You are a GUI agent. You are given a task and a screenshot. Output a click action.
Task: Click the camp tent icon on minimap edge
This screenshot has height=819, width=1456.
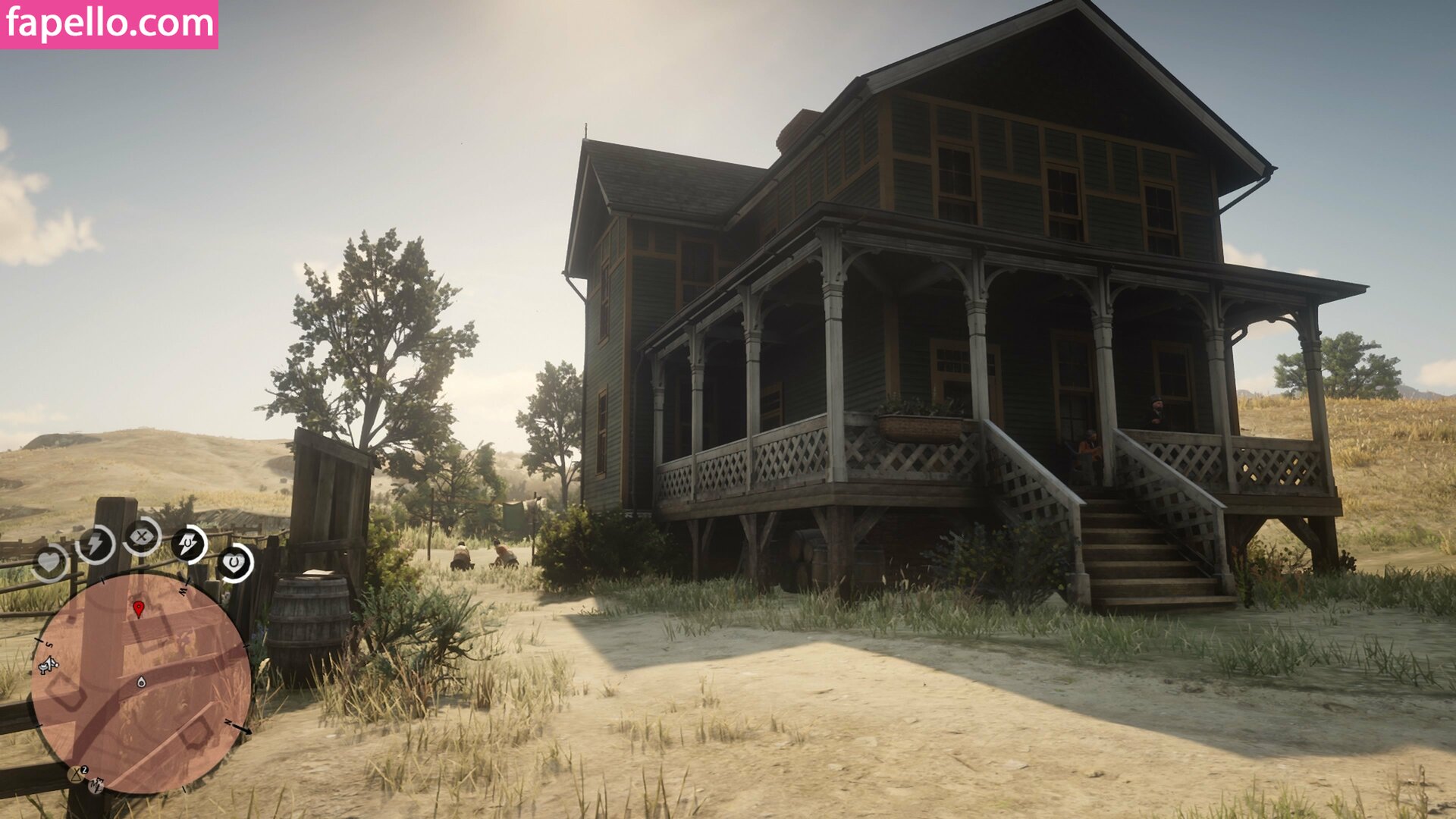tap(77, 774)
